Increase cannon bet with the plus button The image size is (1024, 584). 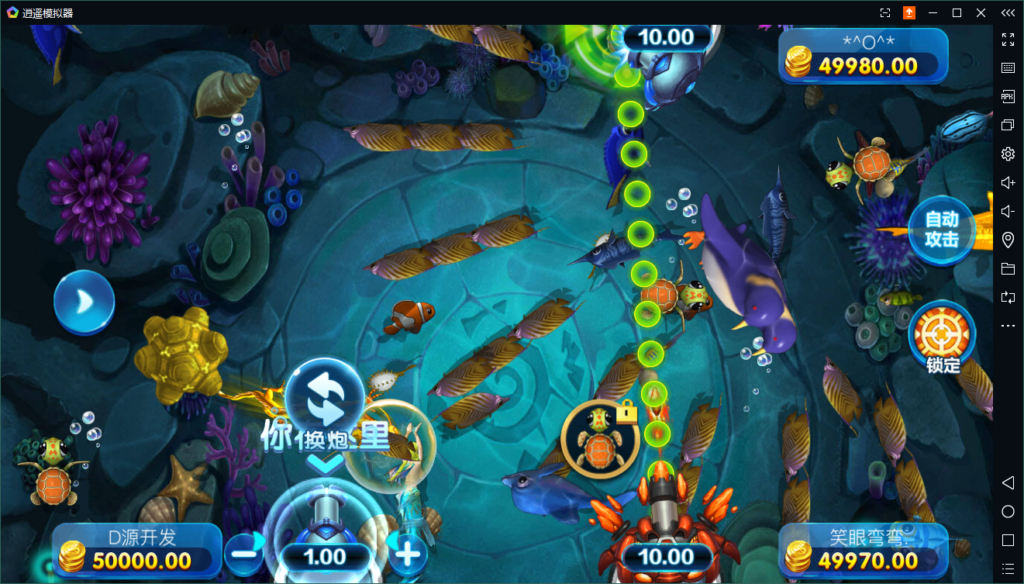coord(408,549)
